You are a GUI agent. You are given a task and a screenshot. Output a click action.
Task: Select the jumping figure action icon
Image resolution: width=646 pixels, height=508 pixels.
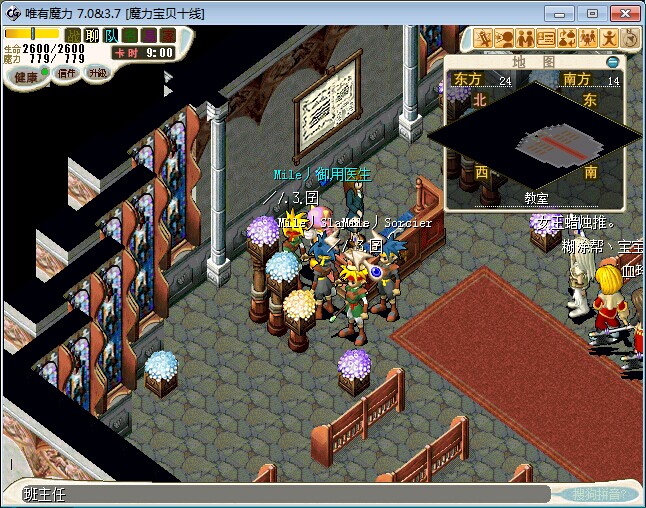[610, 38]
